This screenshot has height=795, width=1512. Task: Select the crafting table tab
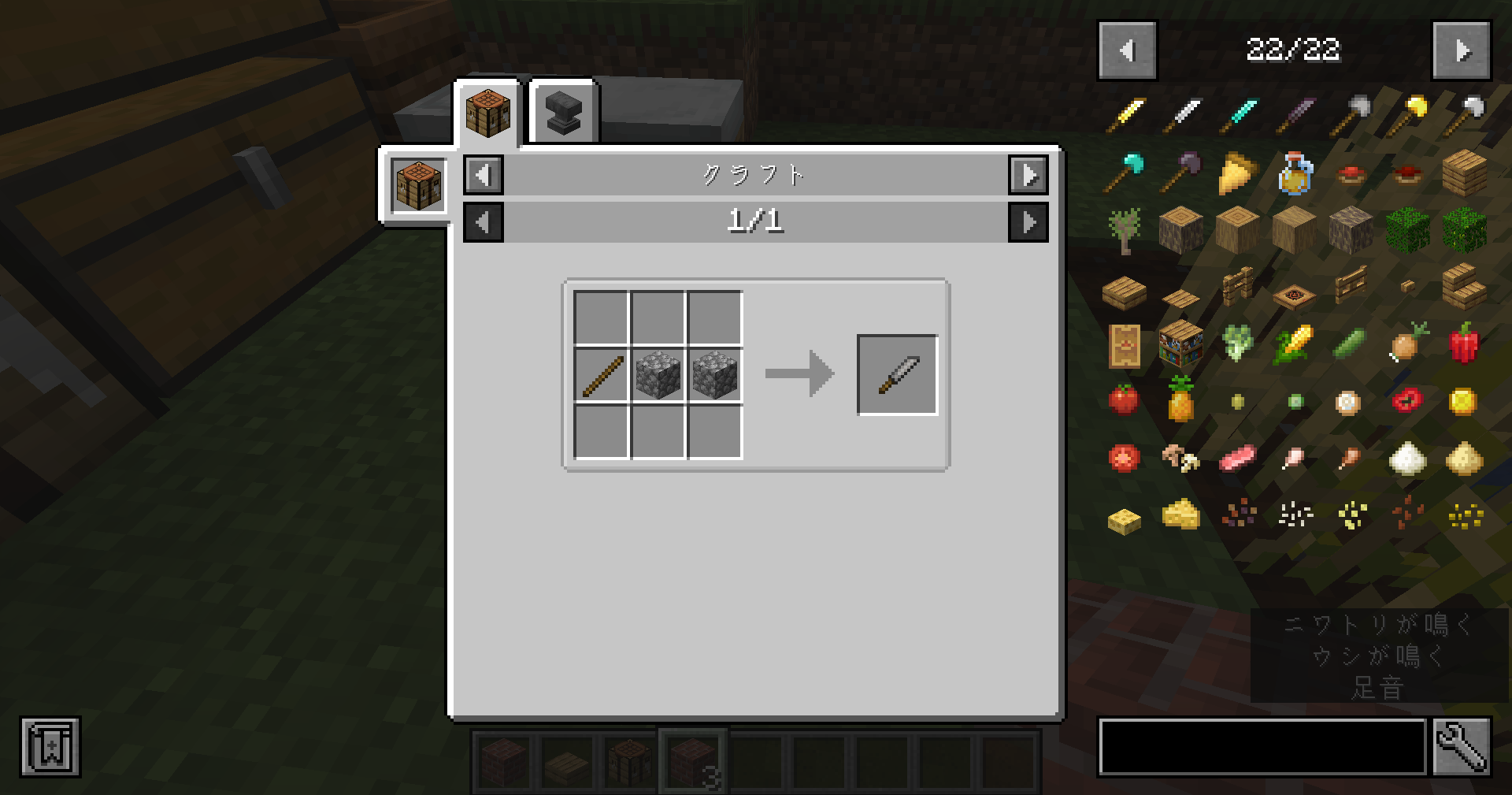(487, 110)
